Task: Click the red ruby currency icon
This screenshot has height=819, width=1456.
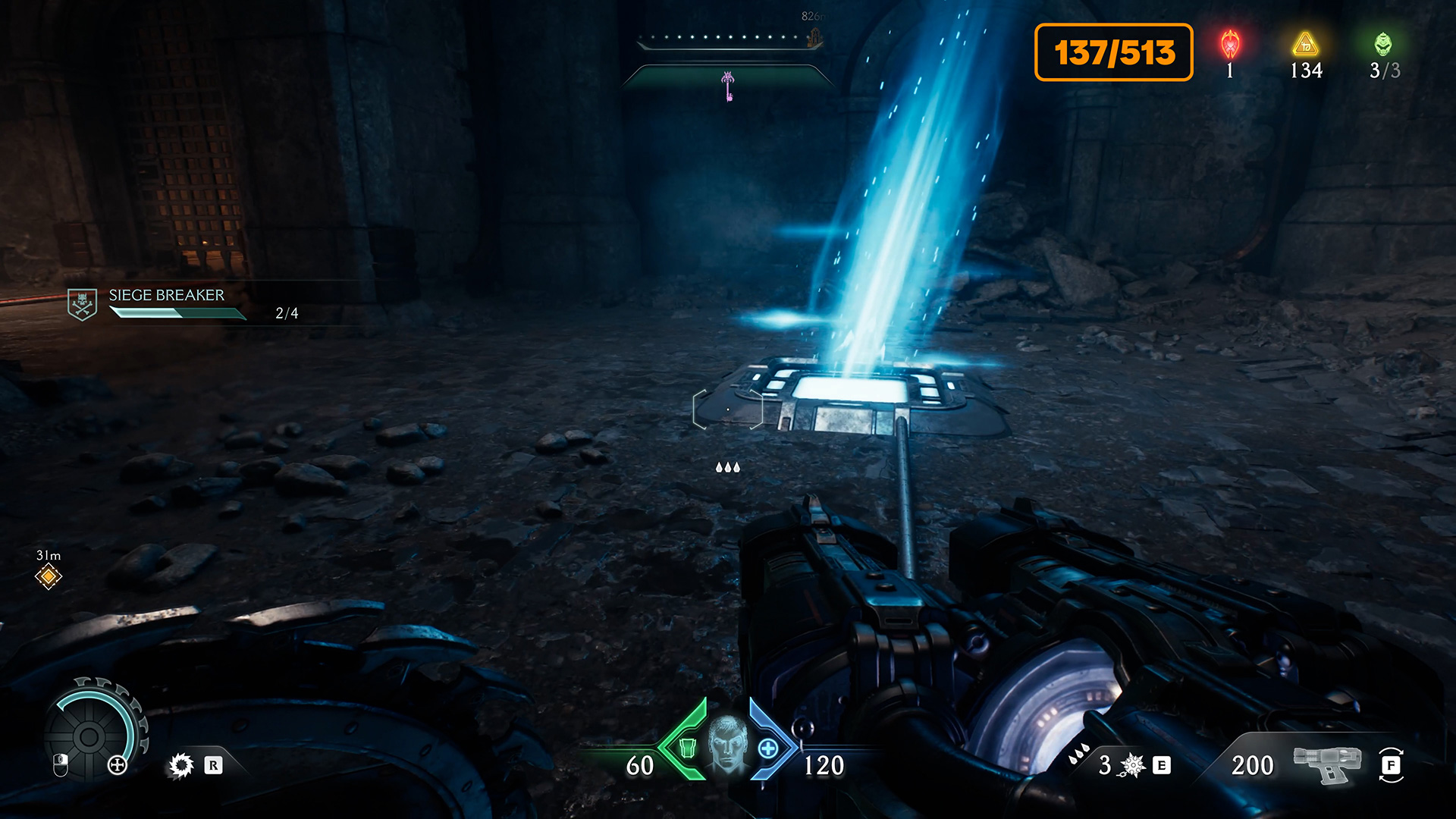Action: 1230,45
